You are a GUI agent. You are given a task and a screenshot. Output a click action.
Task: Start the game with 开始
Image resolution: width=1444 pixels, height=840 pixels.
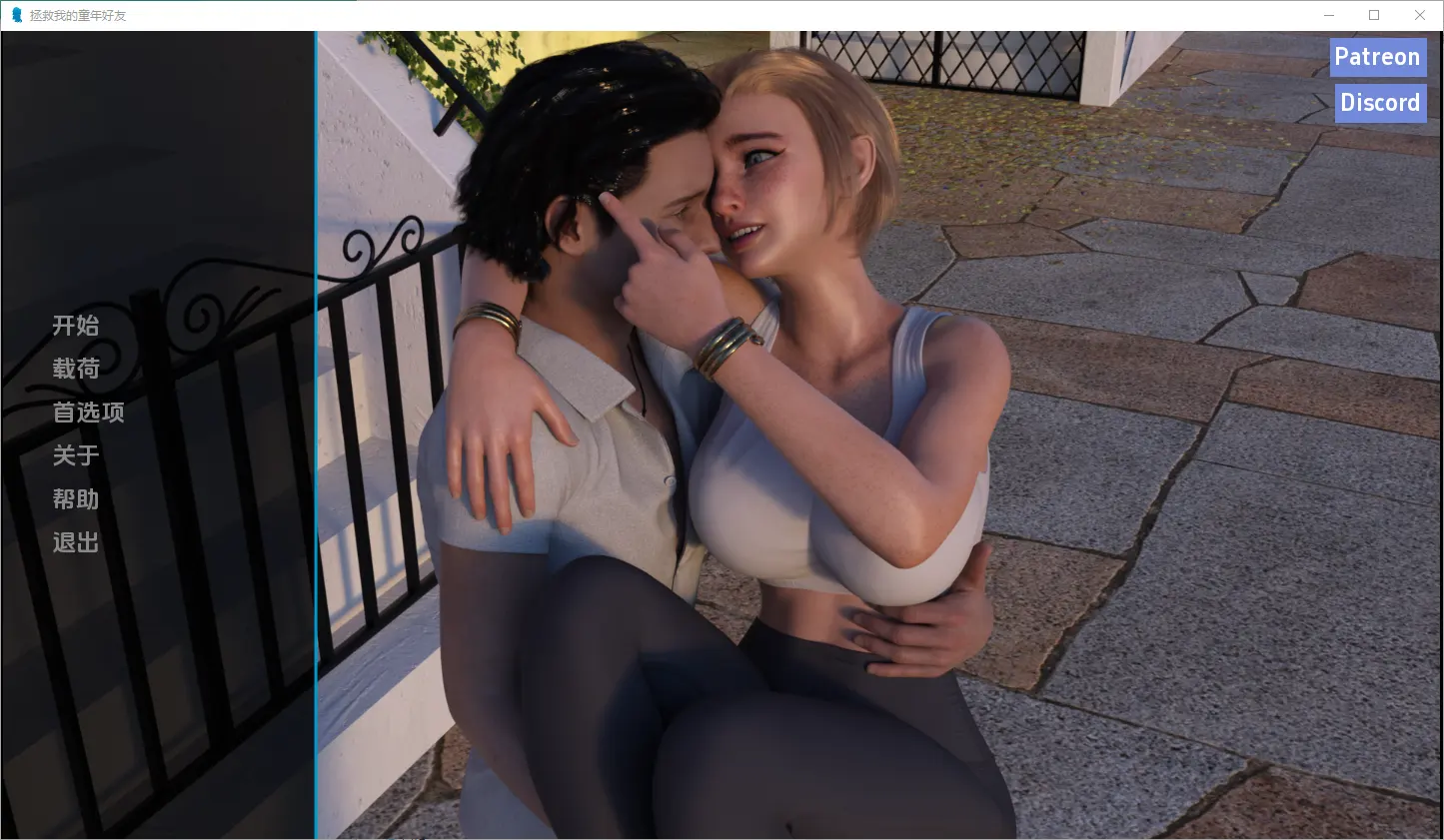click(x=76, y=326)
